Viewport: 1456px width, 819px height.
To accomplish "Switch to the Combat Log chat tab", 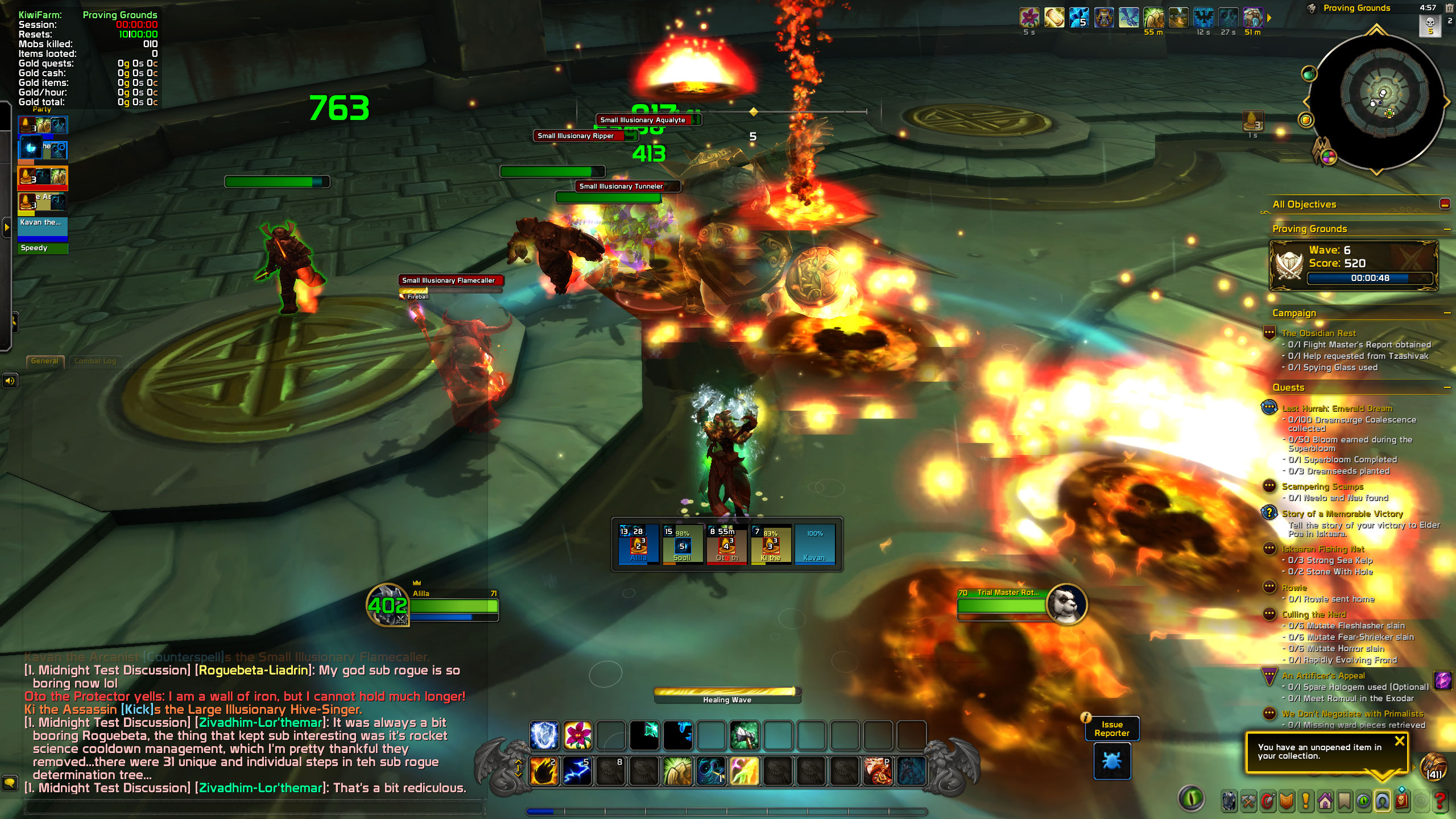I will coord(95,361).
